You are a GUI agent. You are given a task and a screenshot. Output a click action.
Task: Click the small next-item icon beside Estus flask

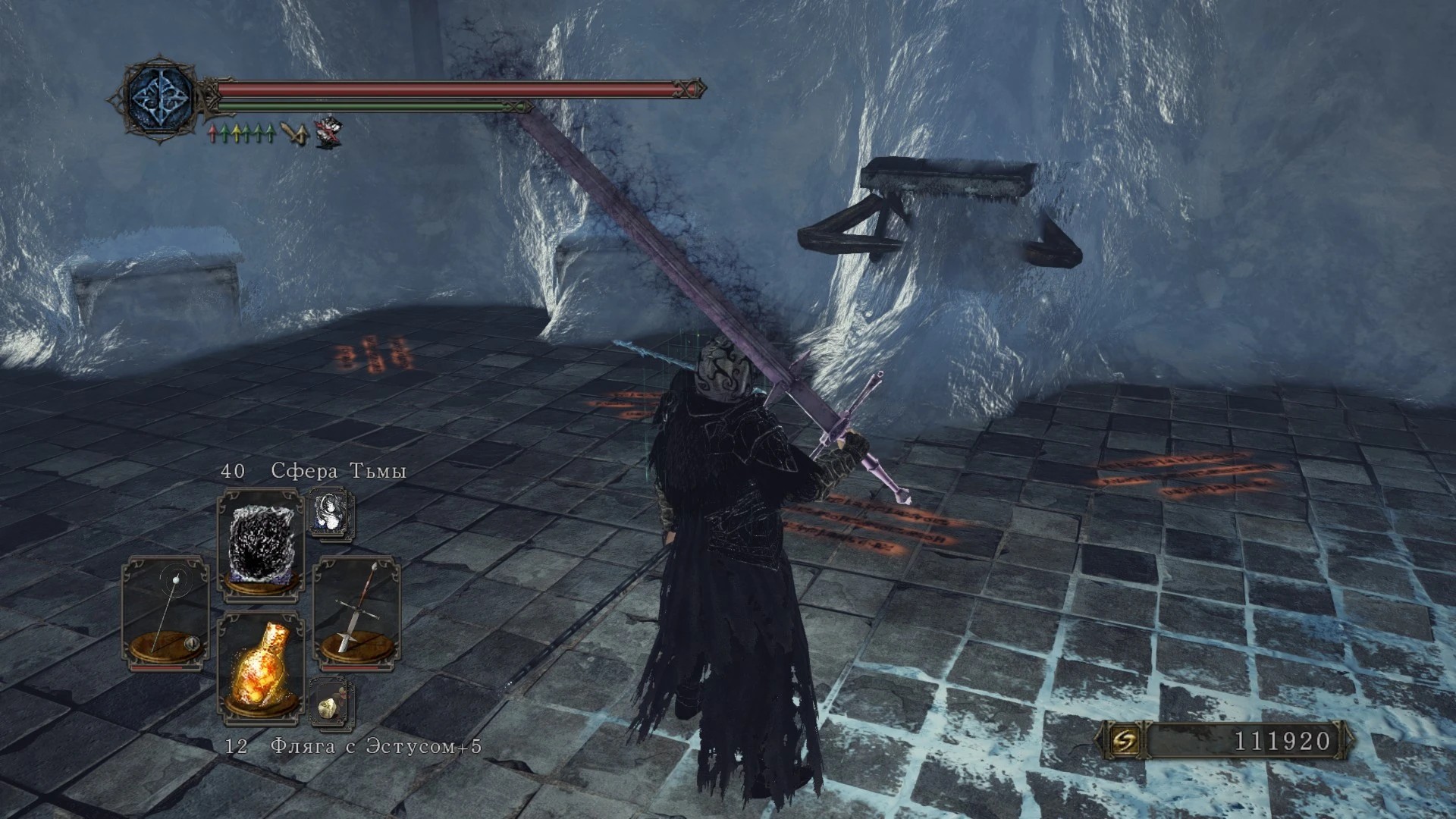331,703
